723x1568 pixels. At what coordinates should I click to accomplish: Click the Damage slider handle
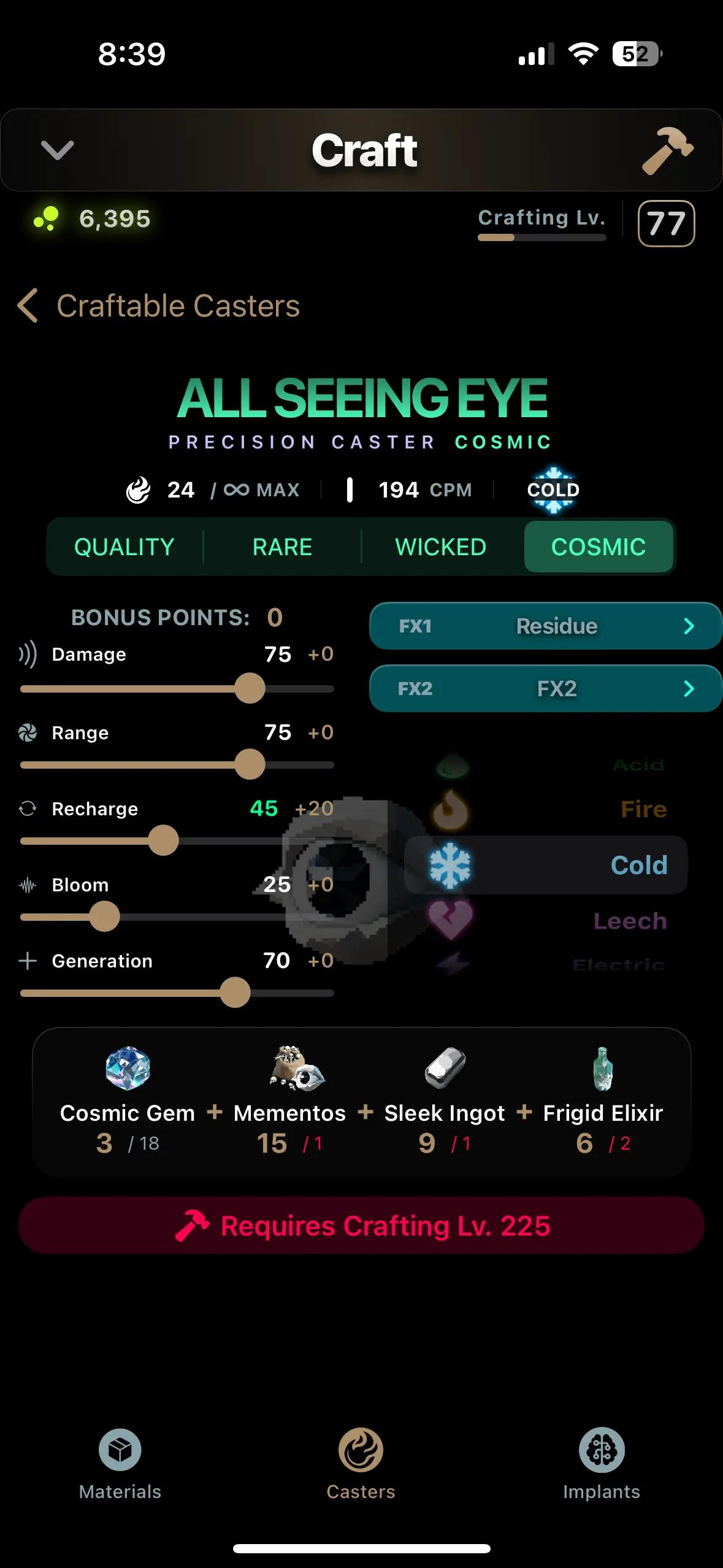pos(250,688)
